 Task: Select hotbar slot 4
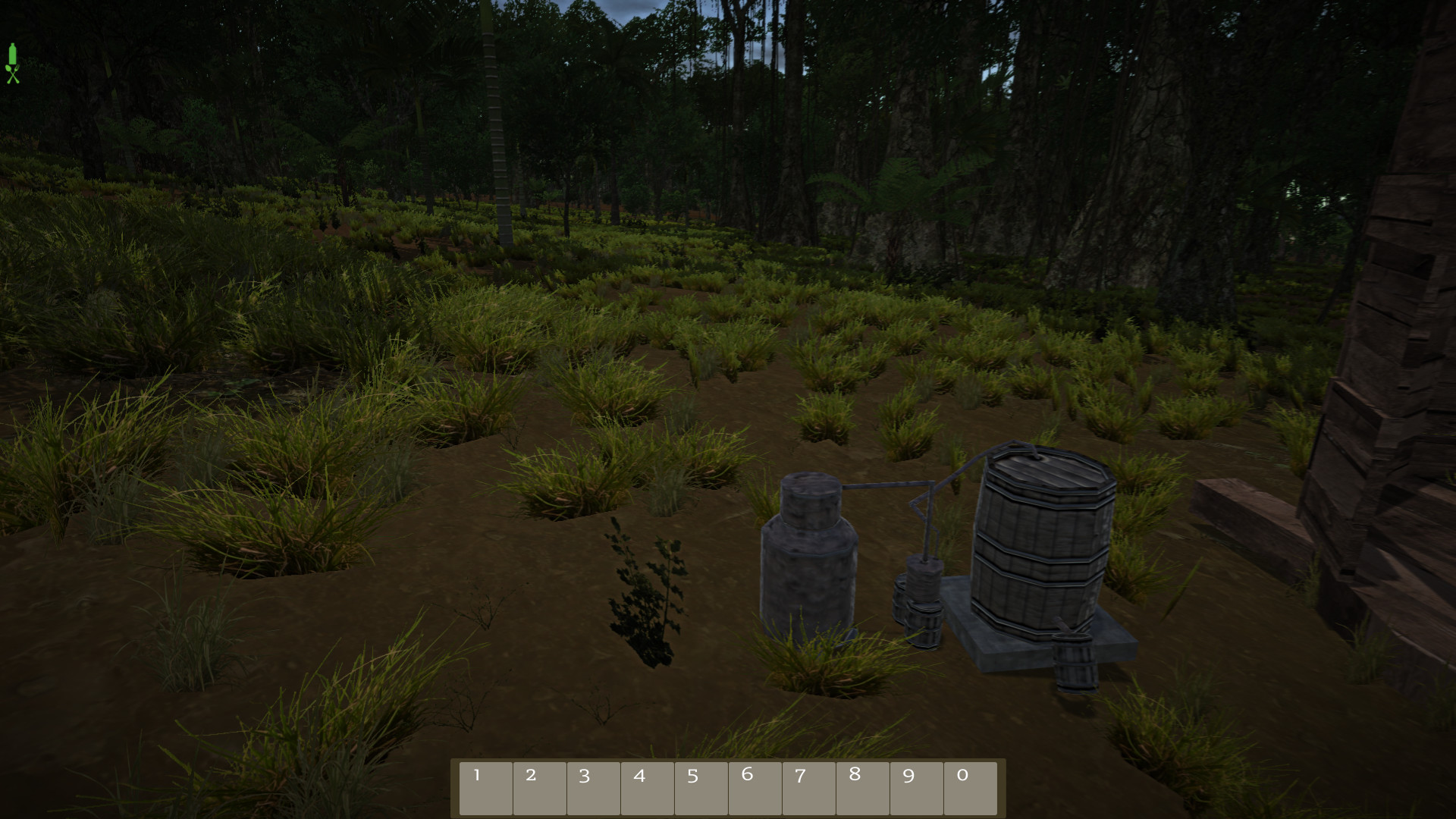click(648, 787)
